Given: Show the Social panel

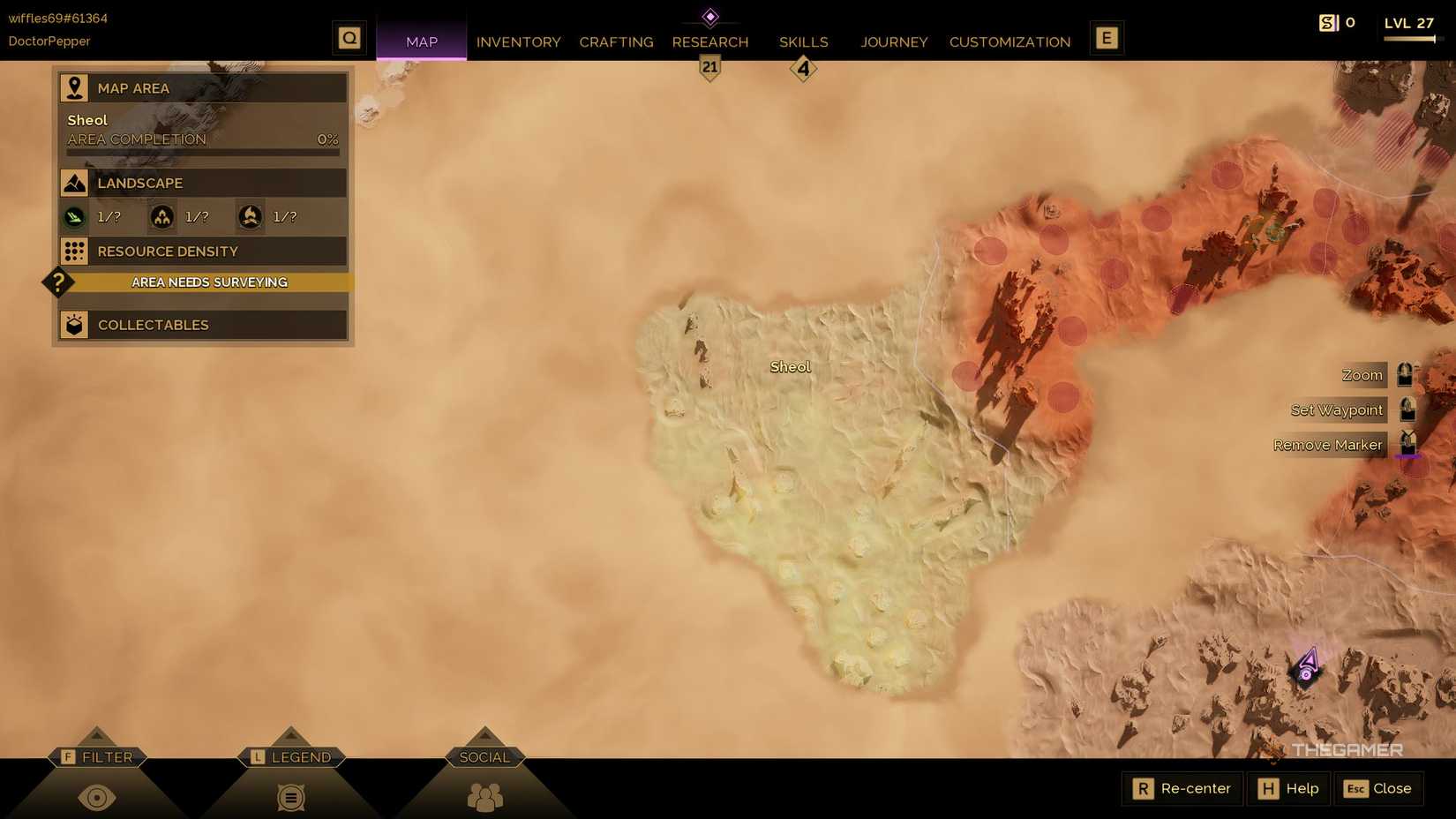Looking at the screenshot, I should [484, 797].
